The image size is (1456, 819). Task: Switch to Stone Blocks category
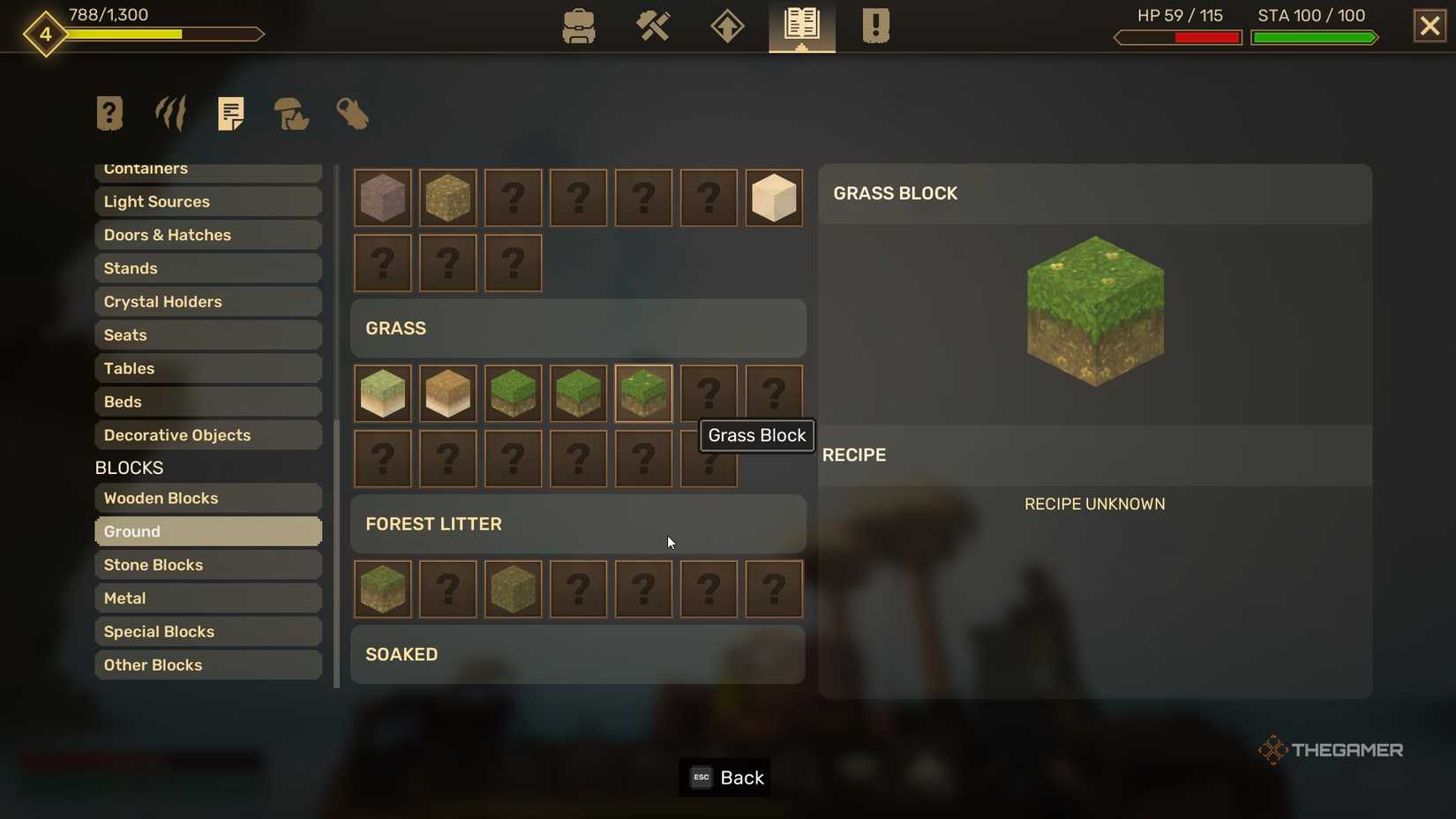(x=208, y=565)
